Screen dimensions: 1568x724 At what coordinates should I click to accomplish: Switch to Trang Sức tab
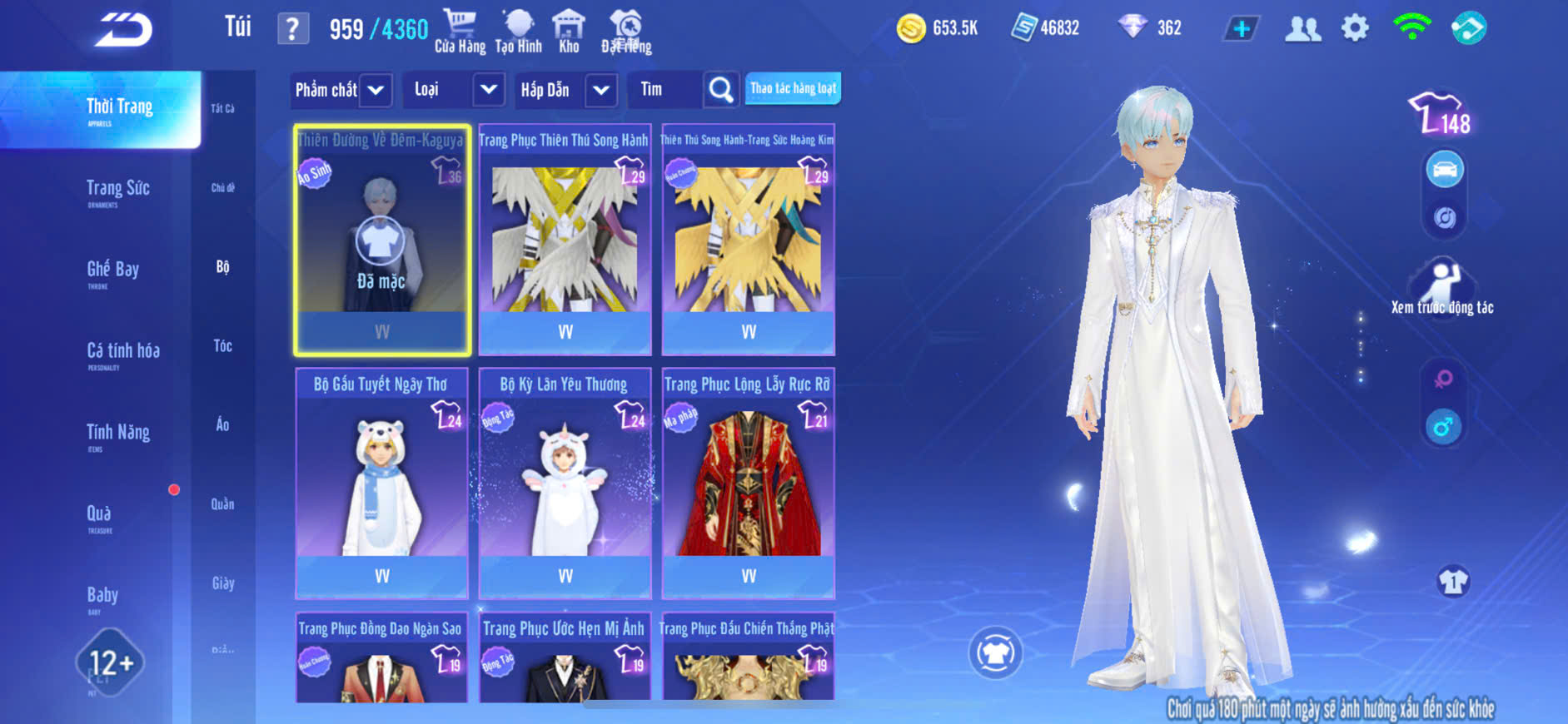coord(118,190)
